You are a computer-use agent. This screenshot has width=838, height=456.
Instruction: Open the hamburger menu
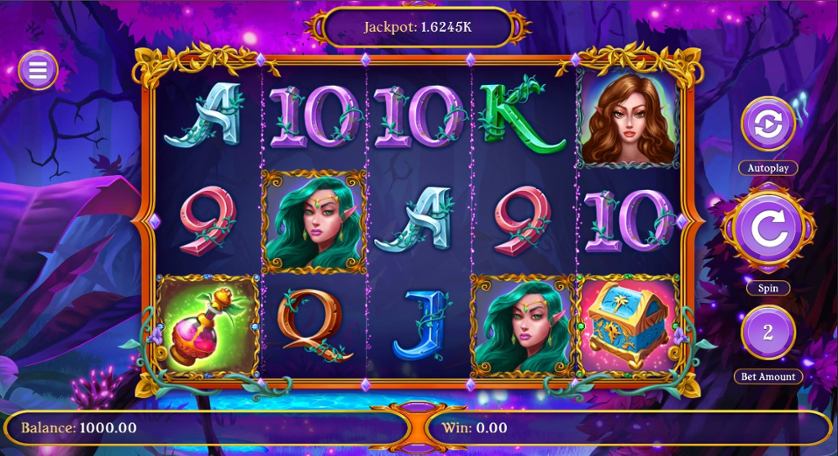pos(38,69)
